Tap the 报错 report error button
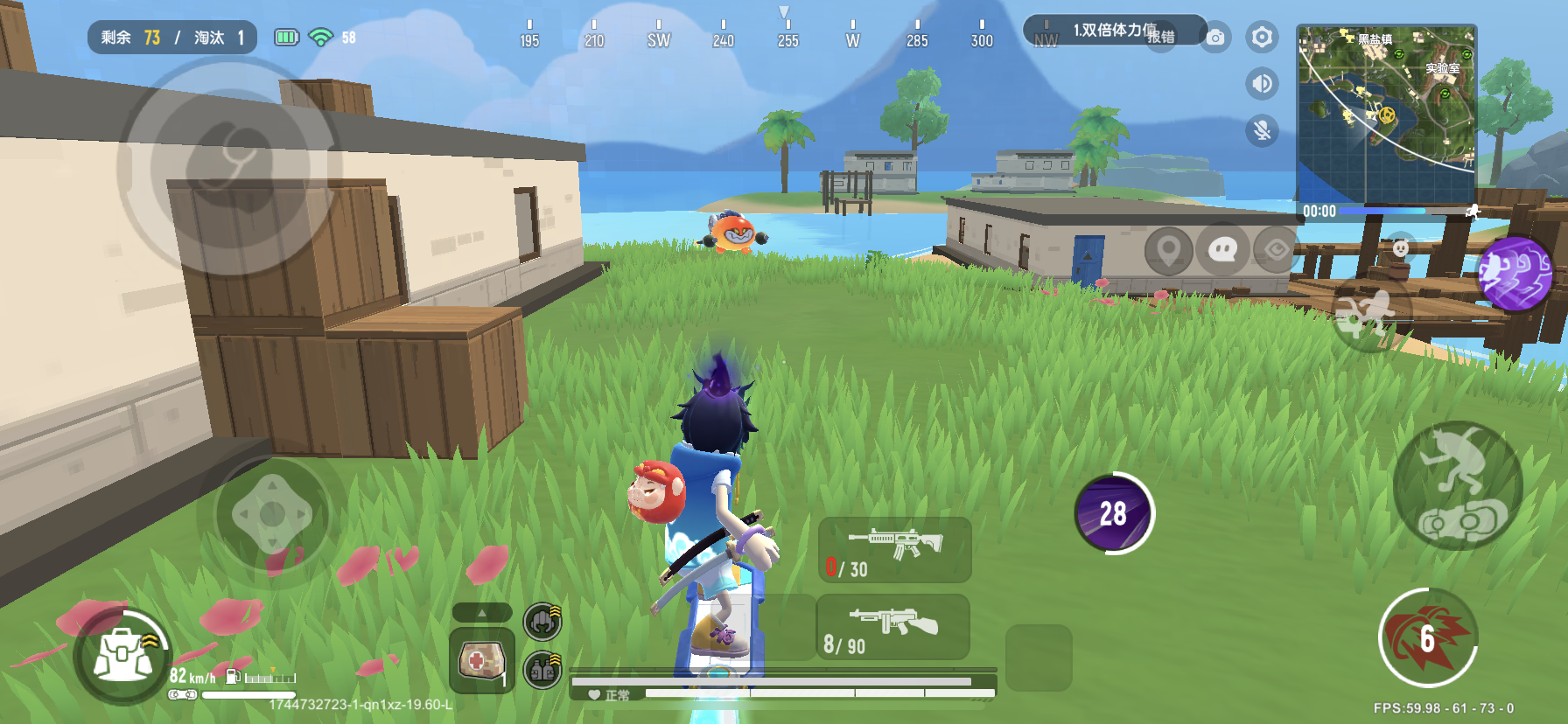This screenshot has height=724, width=1568. [x=1161, y=37]
